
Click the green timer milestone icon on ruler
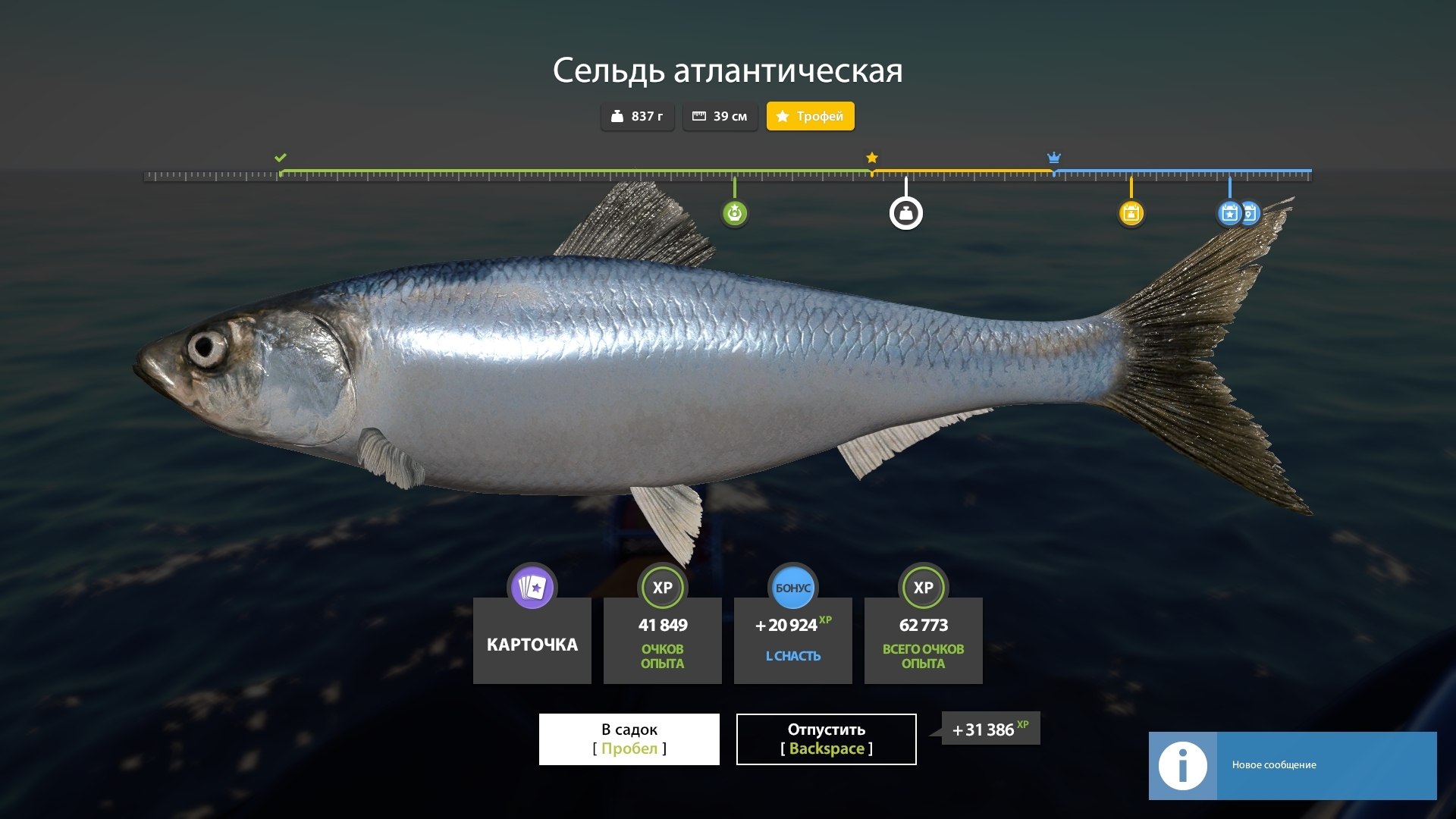point(734,213)
